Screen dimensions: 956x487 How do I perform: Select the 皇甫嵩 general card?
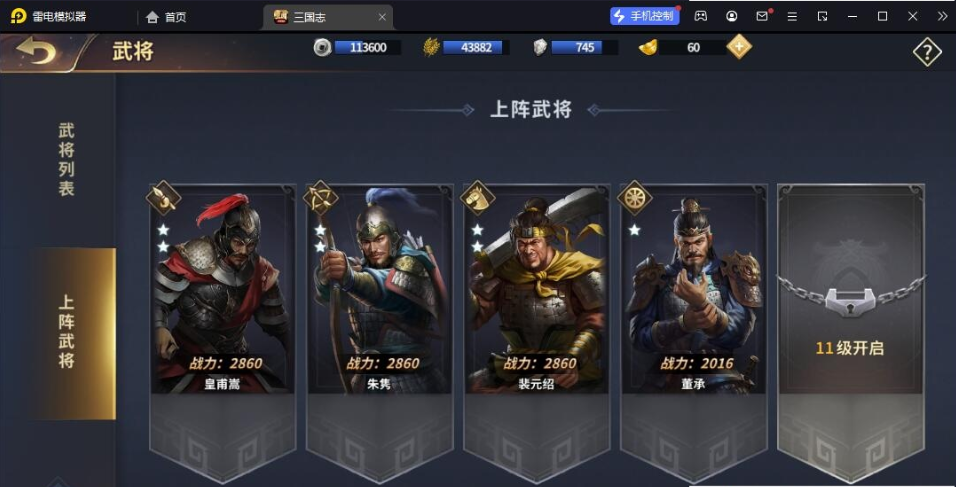pyautogui.click(x=223, y=290)
